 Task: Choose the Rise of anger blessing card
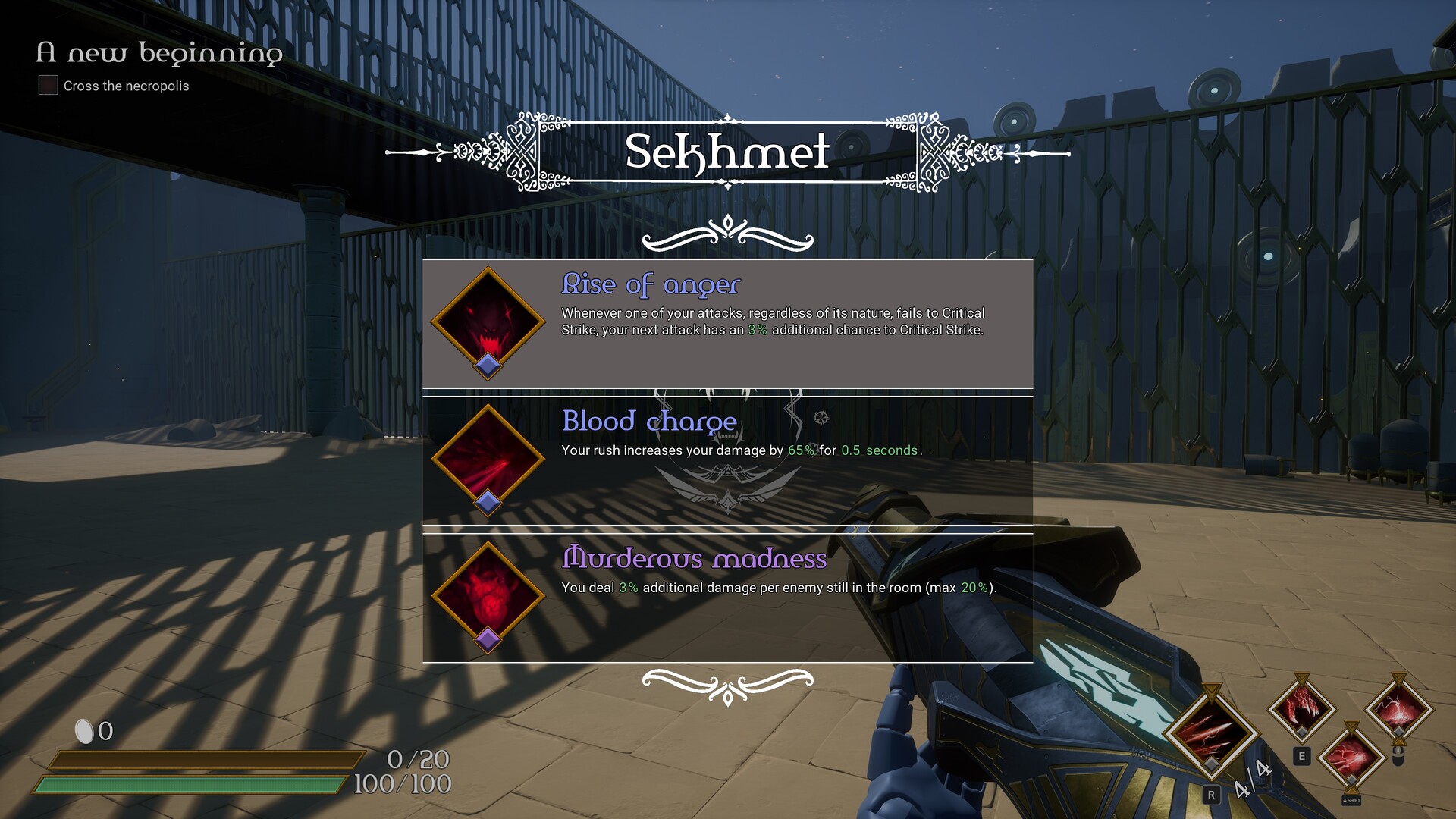point(728,322)
